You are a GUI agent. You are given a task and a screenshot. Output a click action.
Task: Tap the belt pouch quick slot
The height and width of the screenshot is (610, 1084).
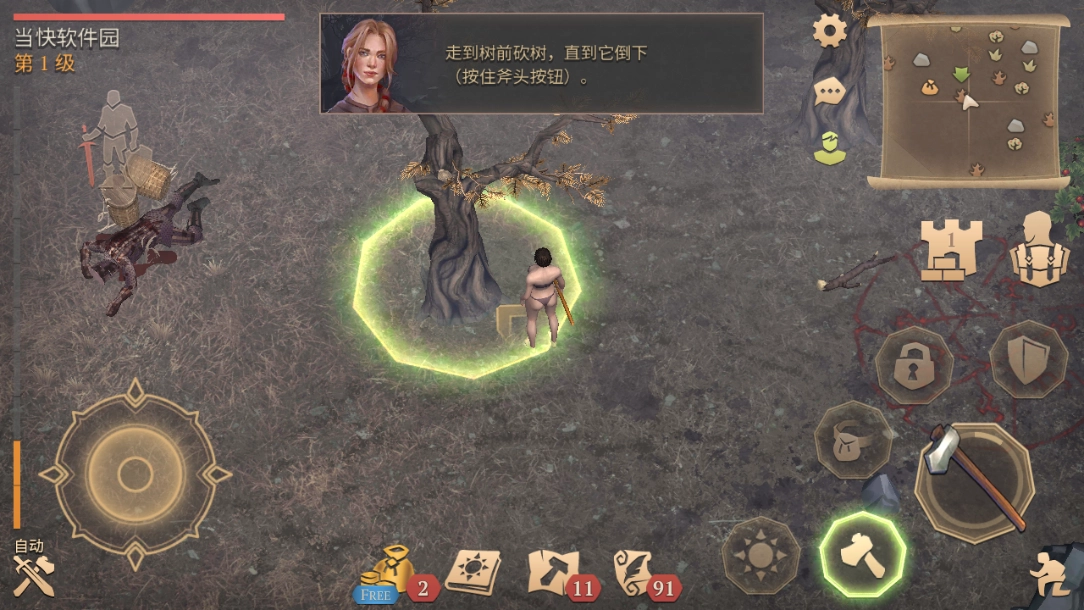click(x=852, y=439)
